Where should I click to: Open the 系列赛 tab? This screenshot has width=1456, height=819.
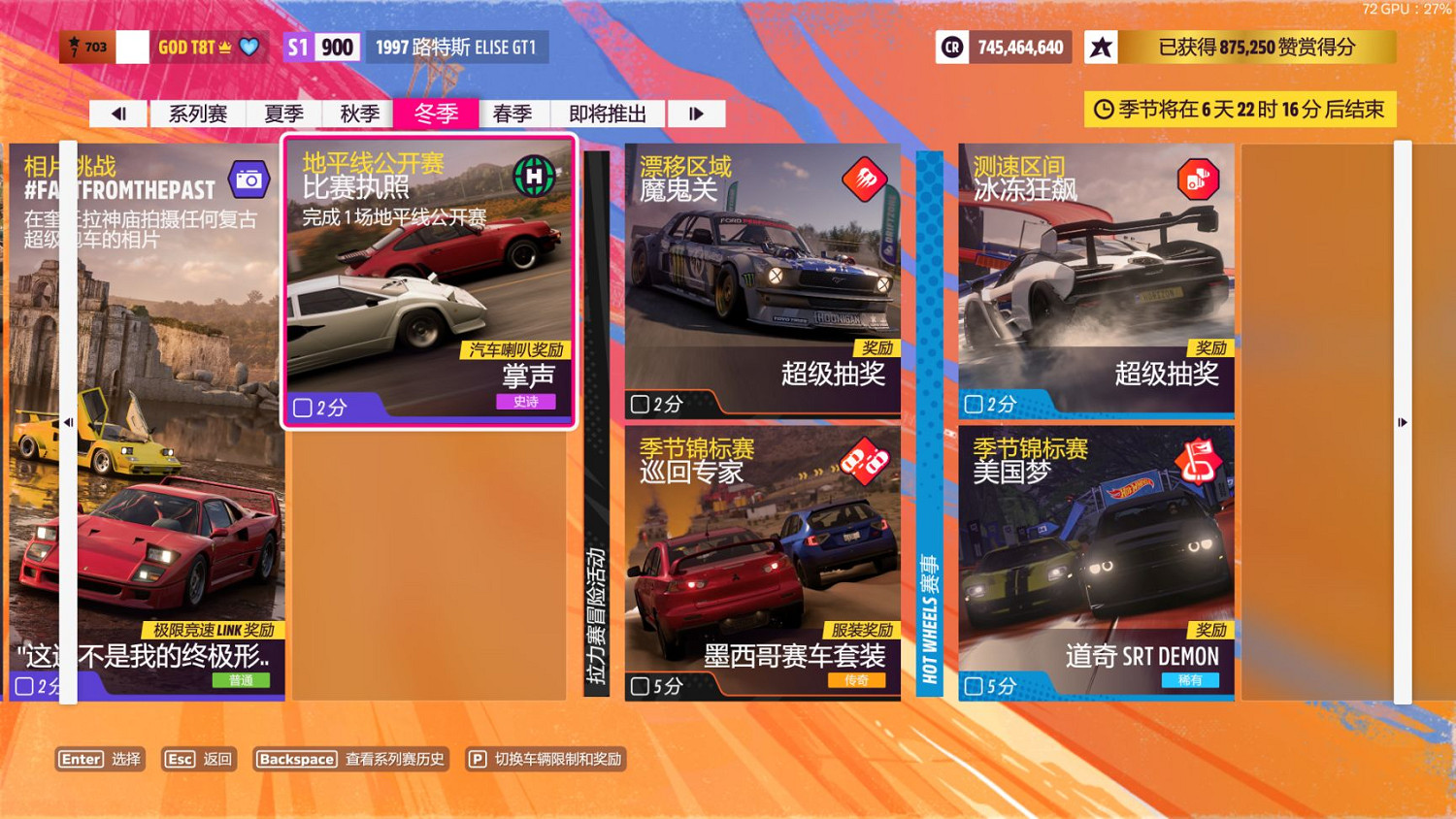click(198, 114)
